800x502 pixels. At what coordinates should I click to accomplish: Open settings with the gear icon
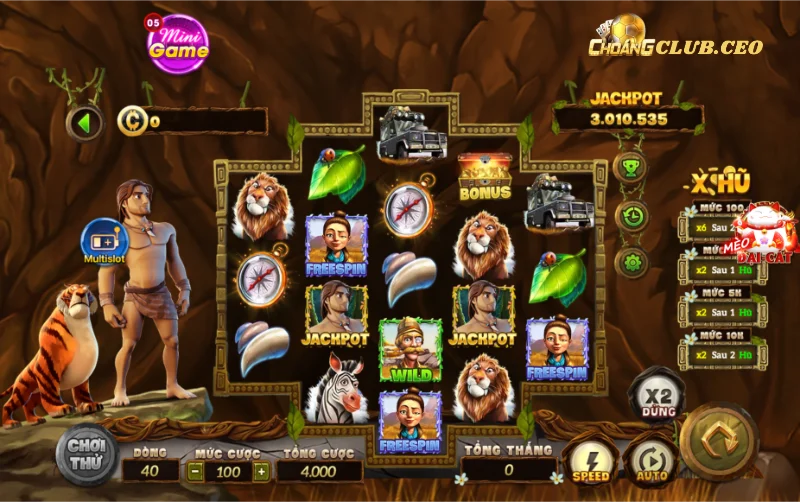[630, 263]
